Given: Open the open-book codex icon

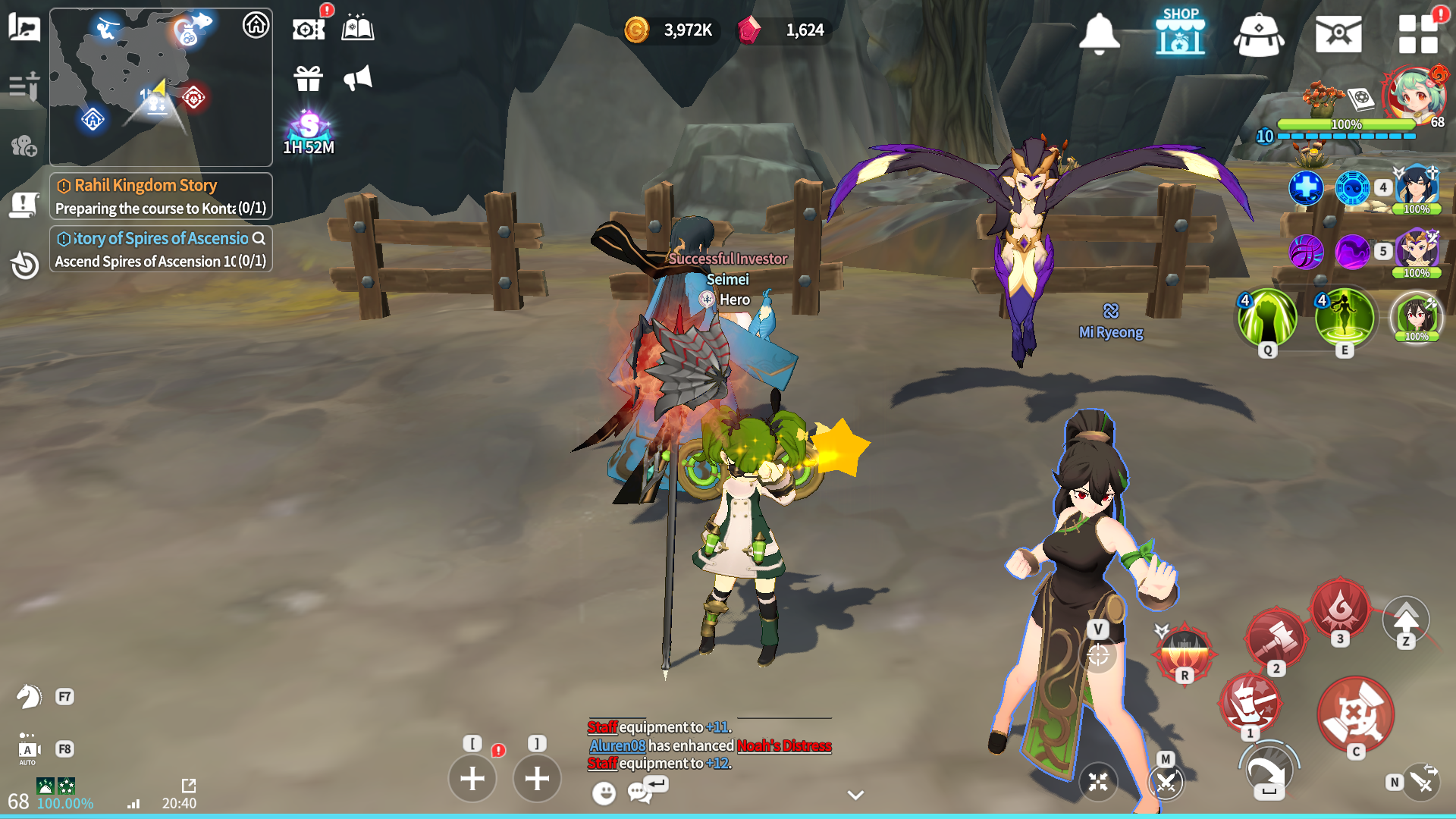Looking at the screenshot, I should (x=358, y=29).
